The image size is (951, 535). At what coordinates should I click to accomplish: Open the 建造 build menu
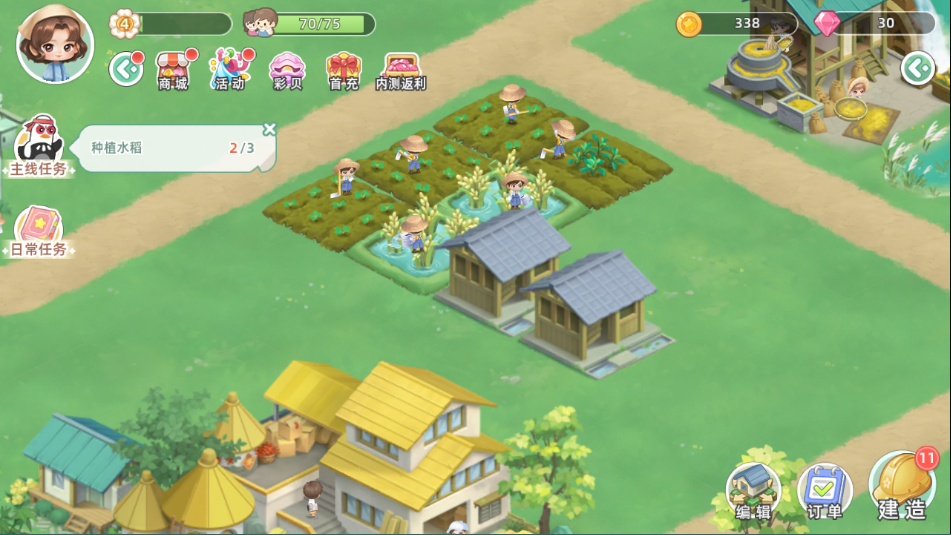tap(902, 486)
